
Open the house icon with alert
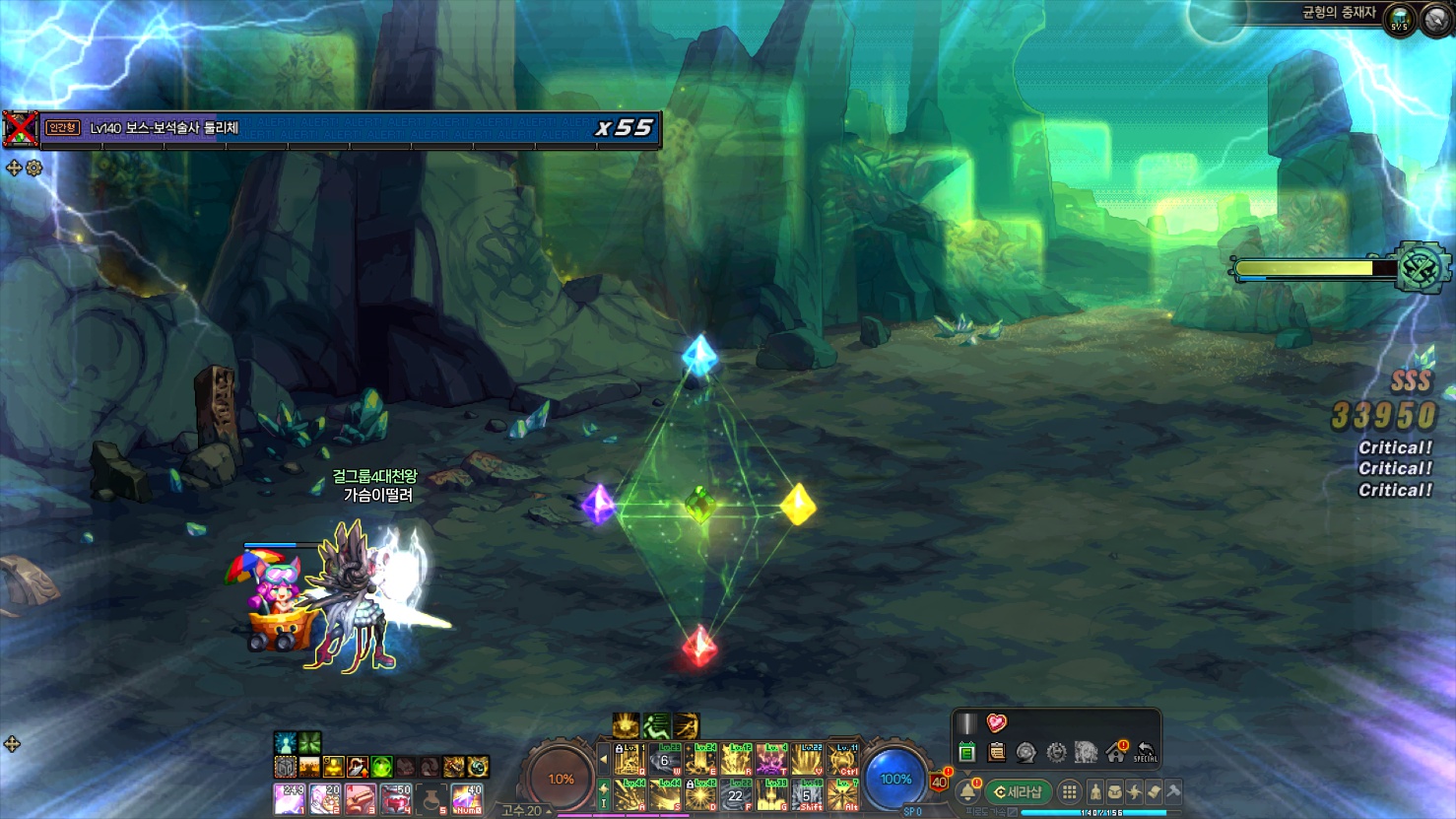[1116, 752]
